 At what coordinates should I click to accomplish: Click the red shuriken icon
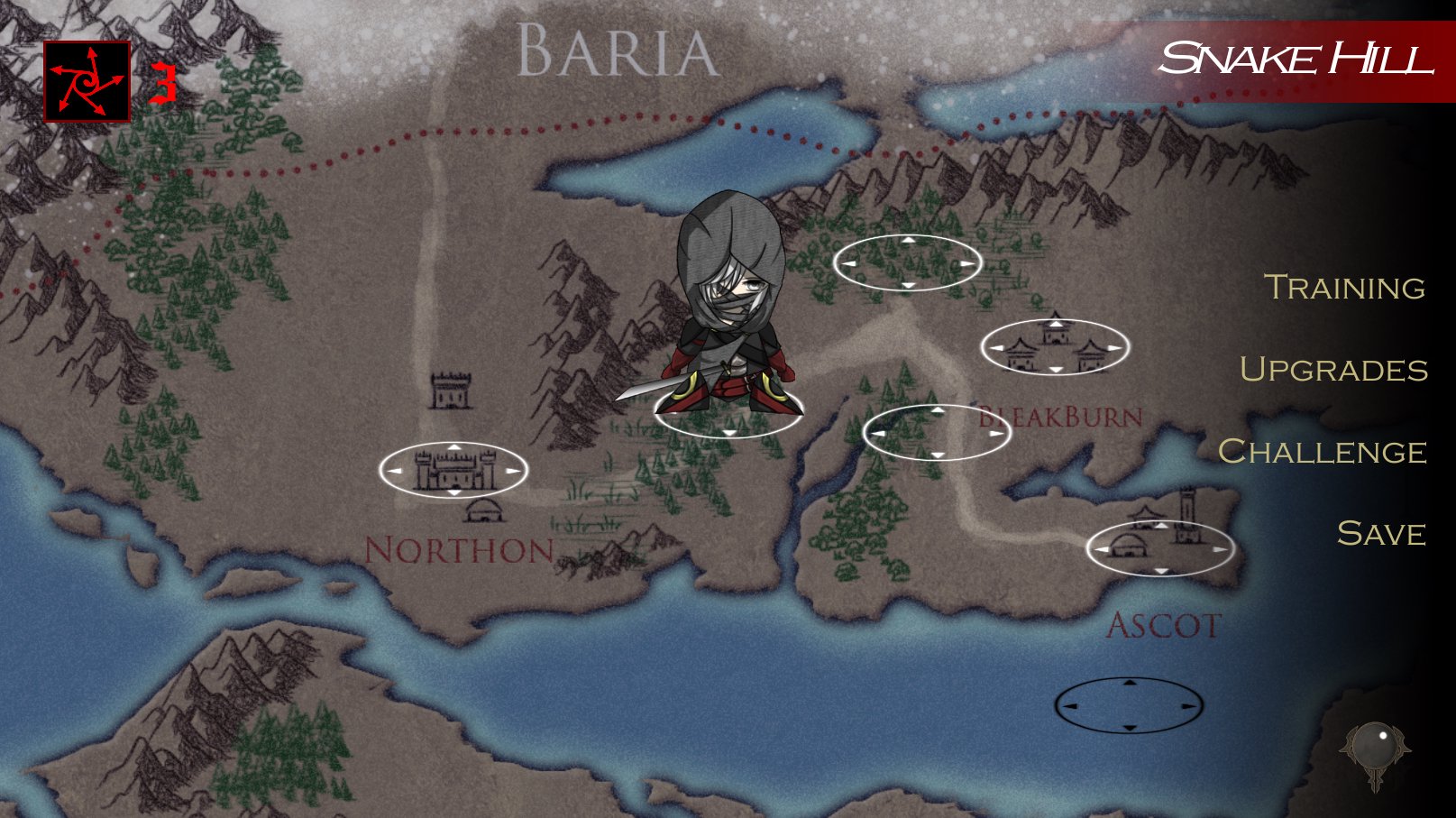[x=87, y=82]
